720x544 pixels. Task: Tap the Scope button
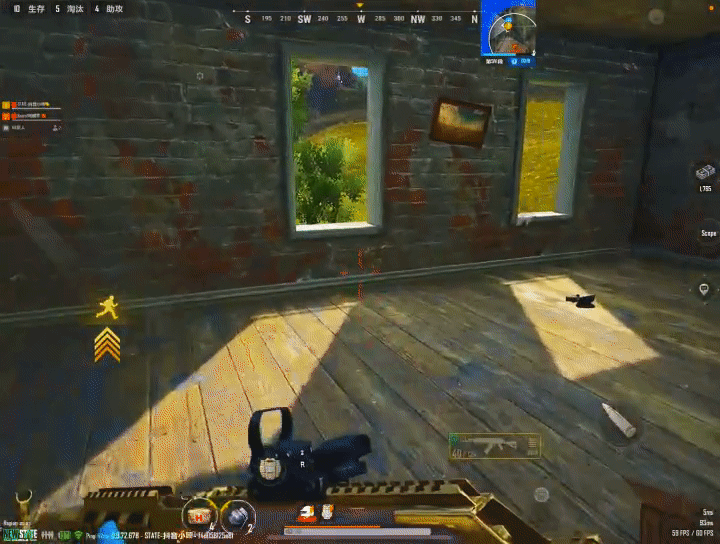click(x=708, y=233)
